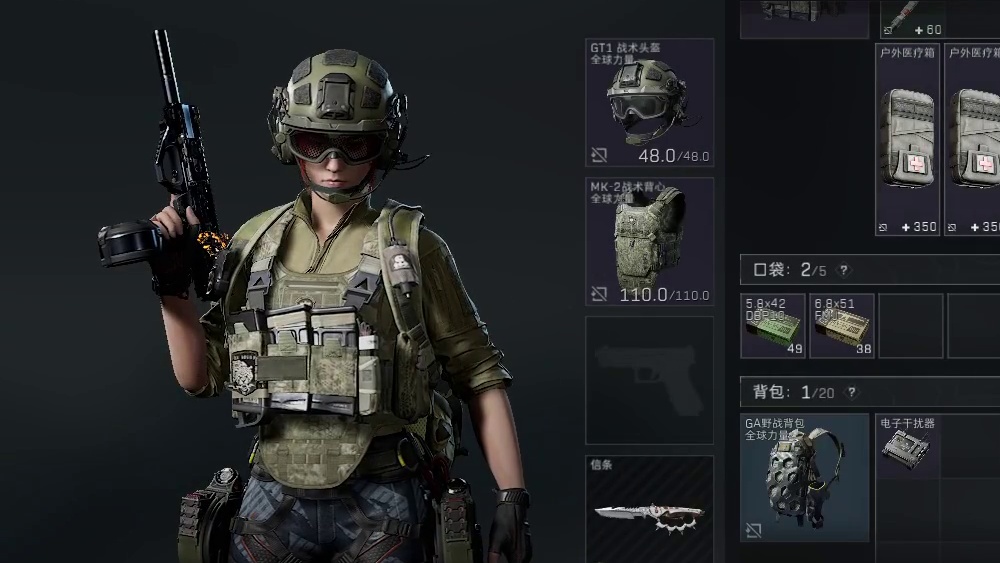Pick the 5.8x42 ammo box in pockets

tap(773, 325)
